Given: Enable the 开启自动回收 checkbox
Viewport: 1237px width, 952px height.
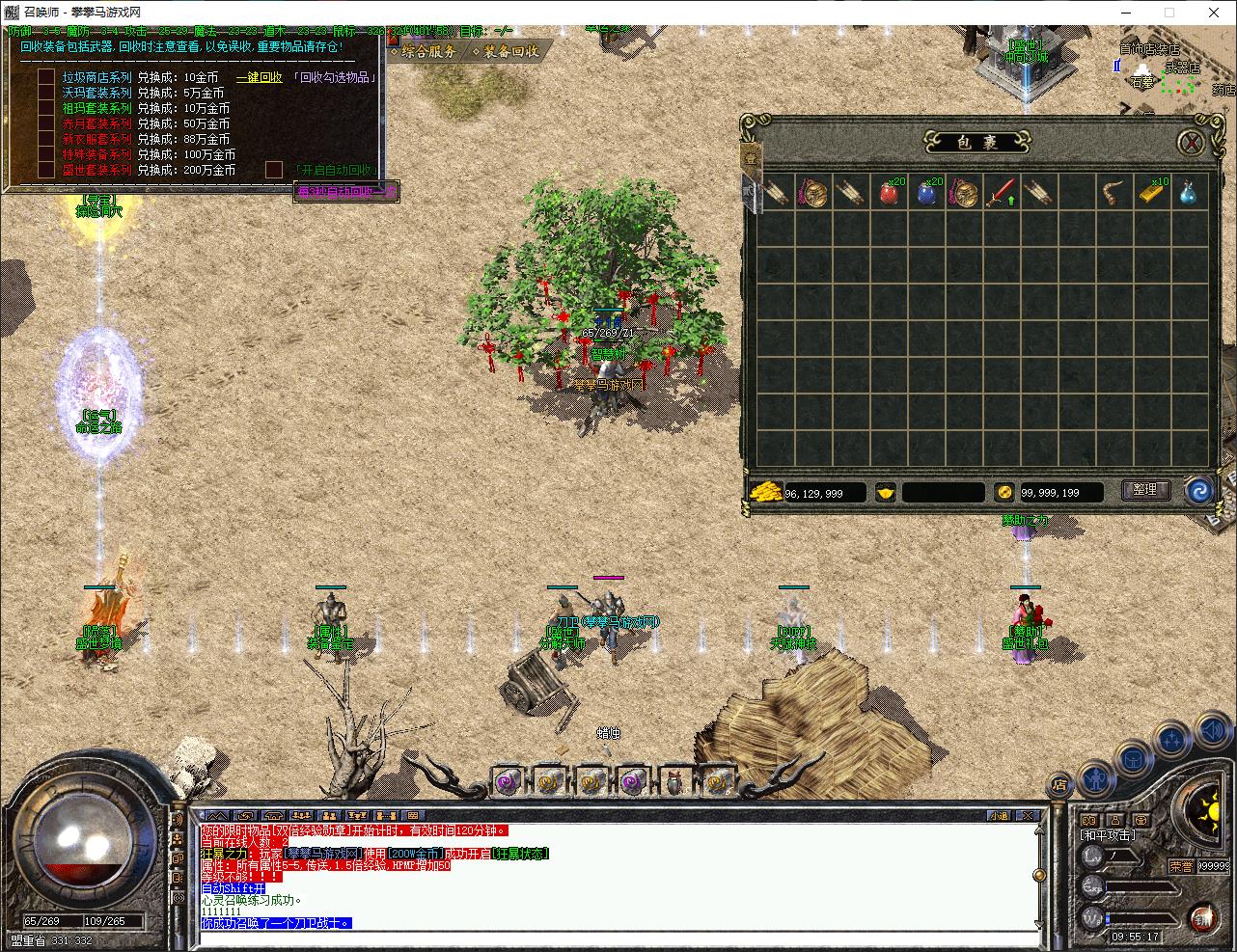Looking at the screenshot, I should pos(274,170).
